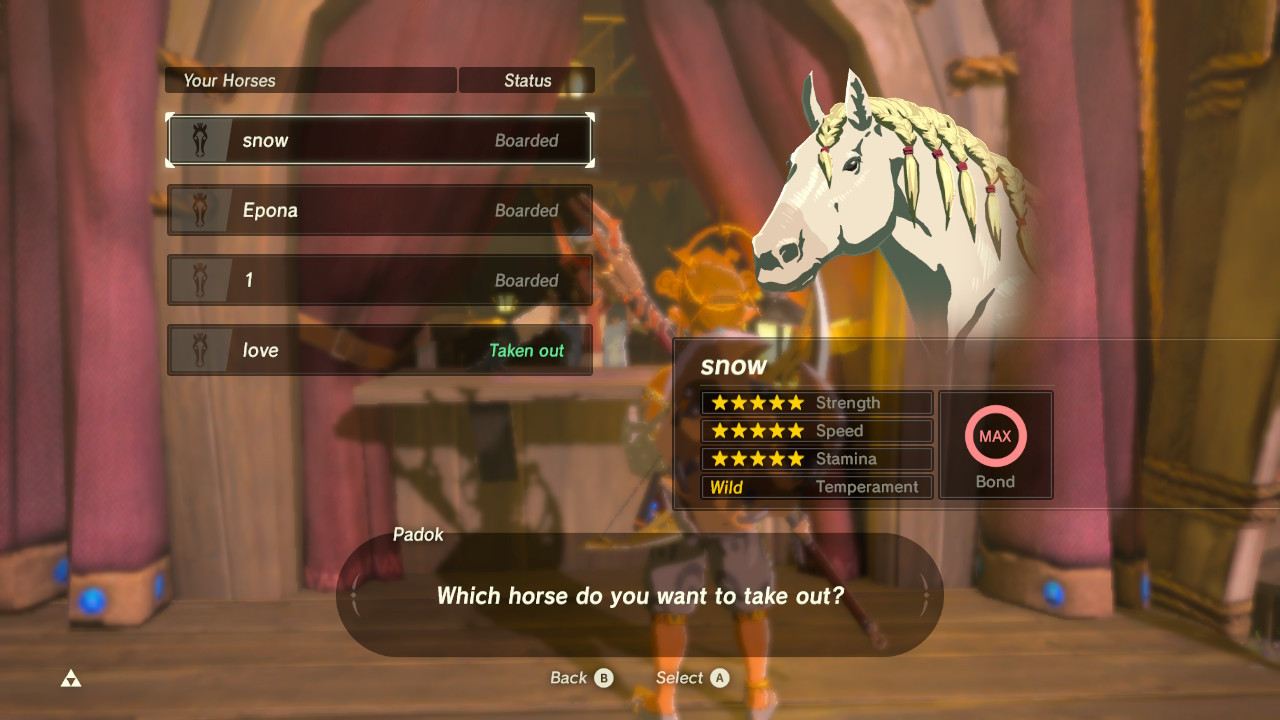The height and width of the screenshot is (720, 1280).
Task: Open the Status column header
Action: (527, 80)
